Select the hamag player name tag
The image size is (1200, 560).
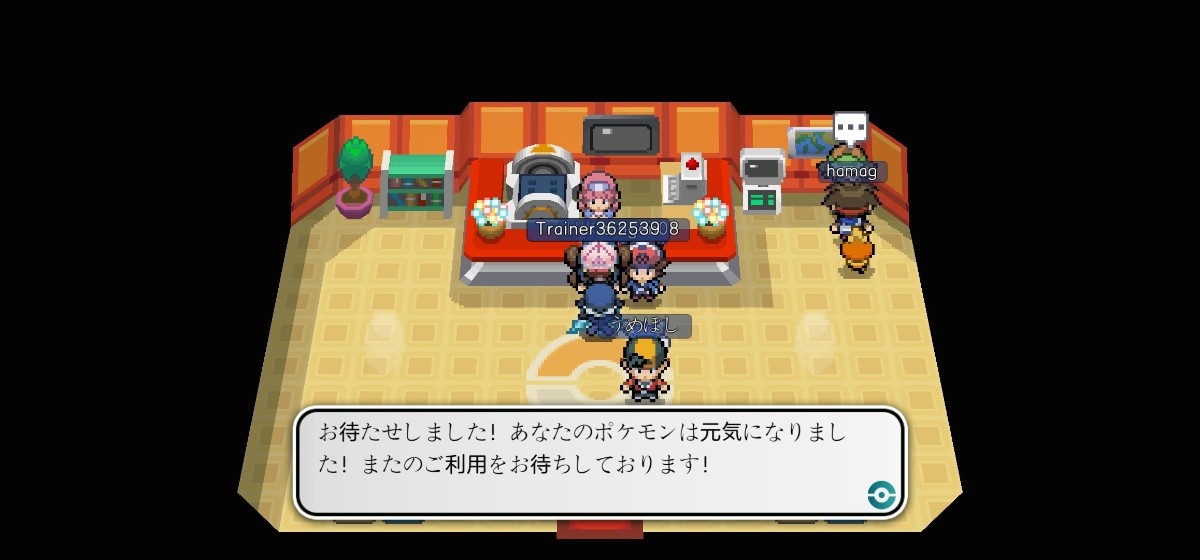852,171
